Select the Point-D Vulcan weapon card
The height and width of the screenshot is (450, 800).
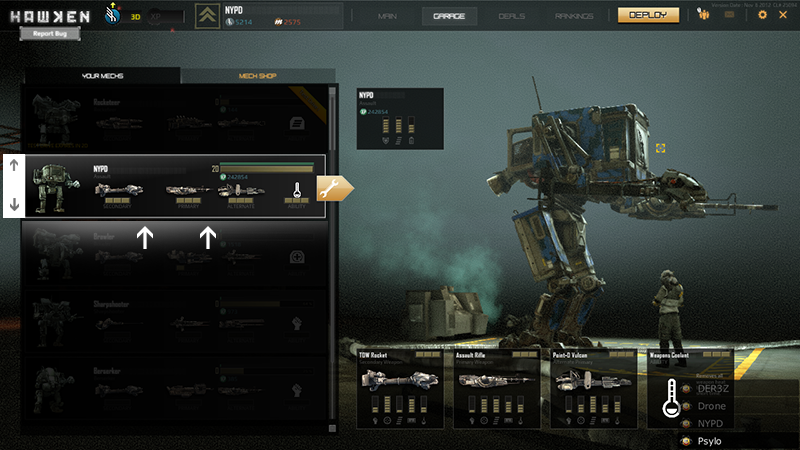pos(594,387)
